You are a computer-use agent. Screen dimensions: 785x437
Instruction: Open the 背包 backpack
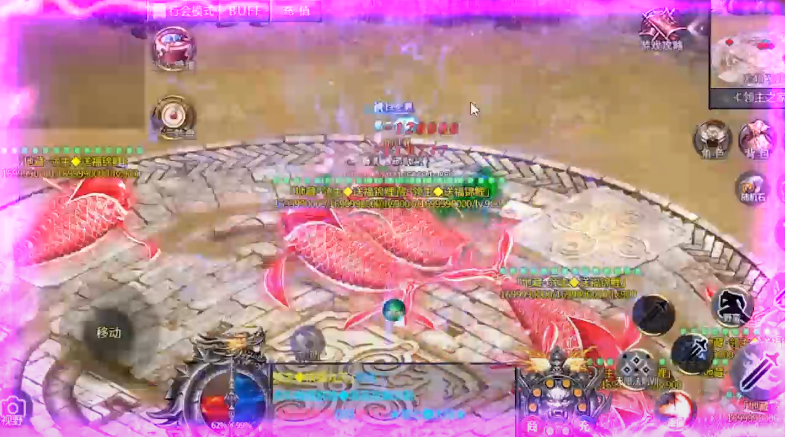point(757,138)
